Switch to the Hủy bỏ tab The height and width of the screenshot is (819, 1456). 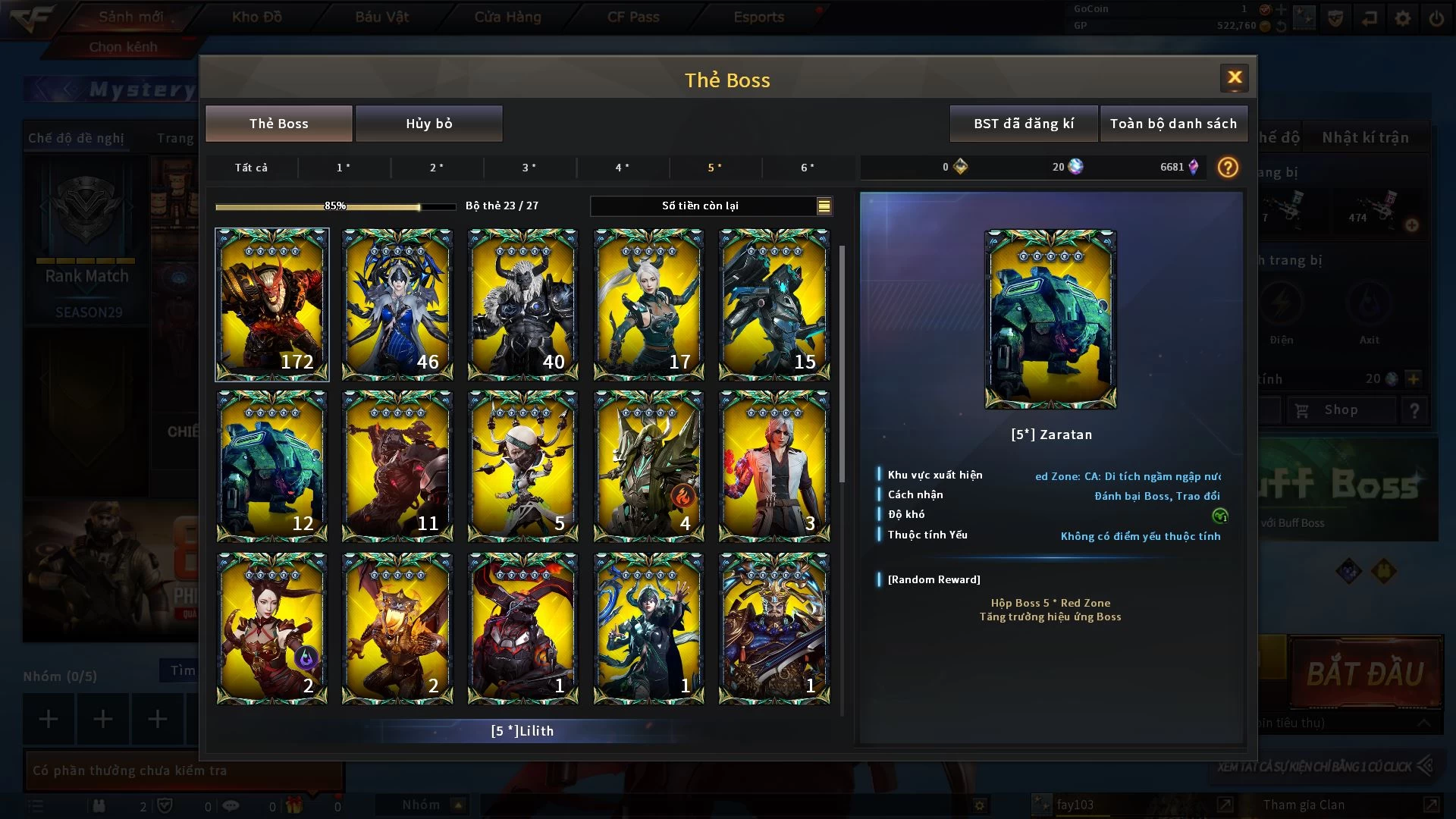tap(428, 124)
